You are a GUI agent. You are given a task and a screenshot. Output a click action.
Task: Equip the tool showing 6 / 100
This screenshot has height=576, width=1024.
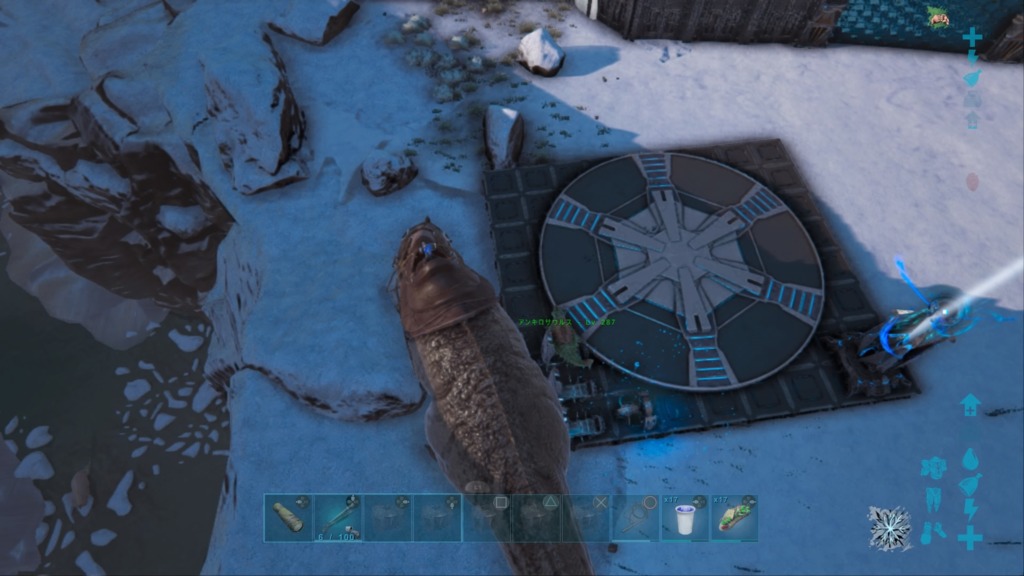point(338,518)
